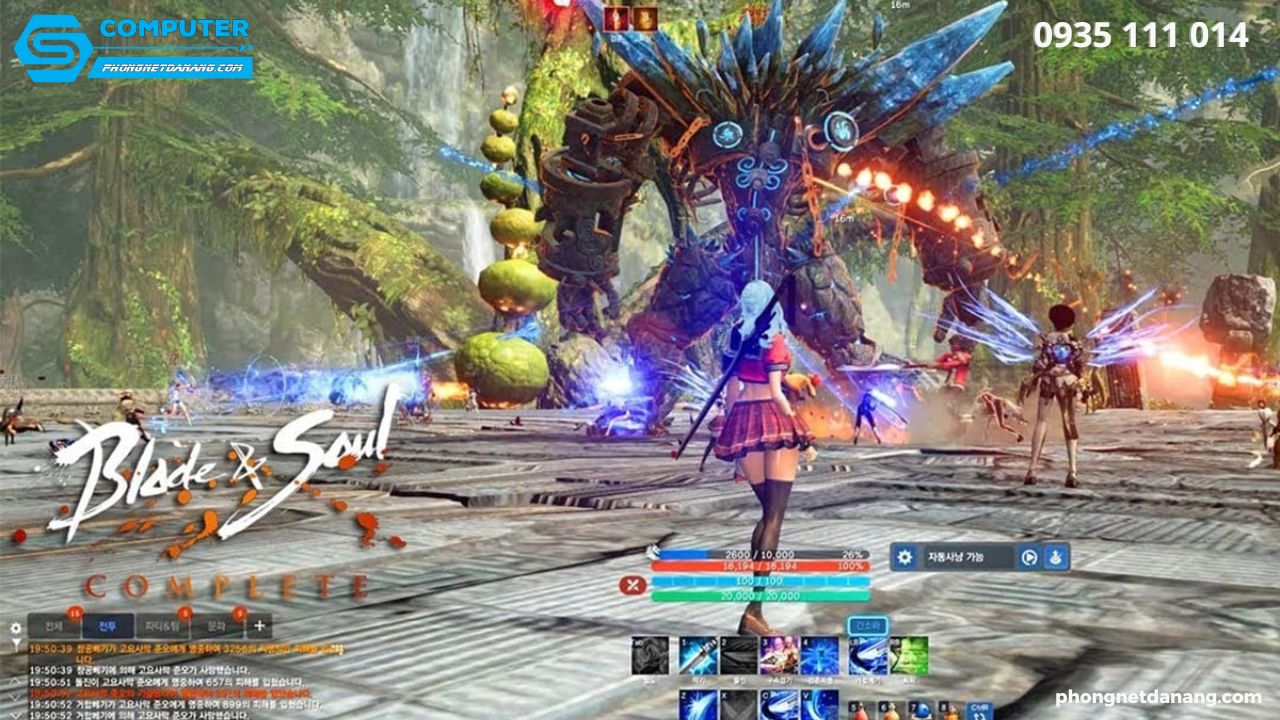Activate the sword skill in slot 1
This screenshot has width=1280, height=720.
pos(698,656)
